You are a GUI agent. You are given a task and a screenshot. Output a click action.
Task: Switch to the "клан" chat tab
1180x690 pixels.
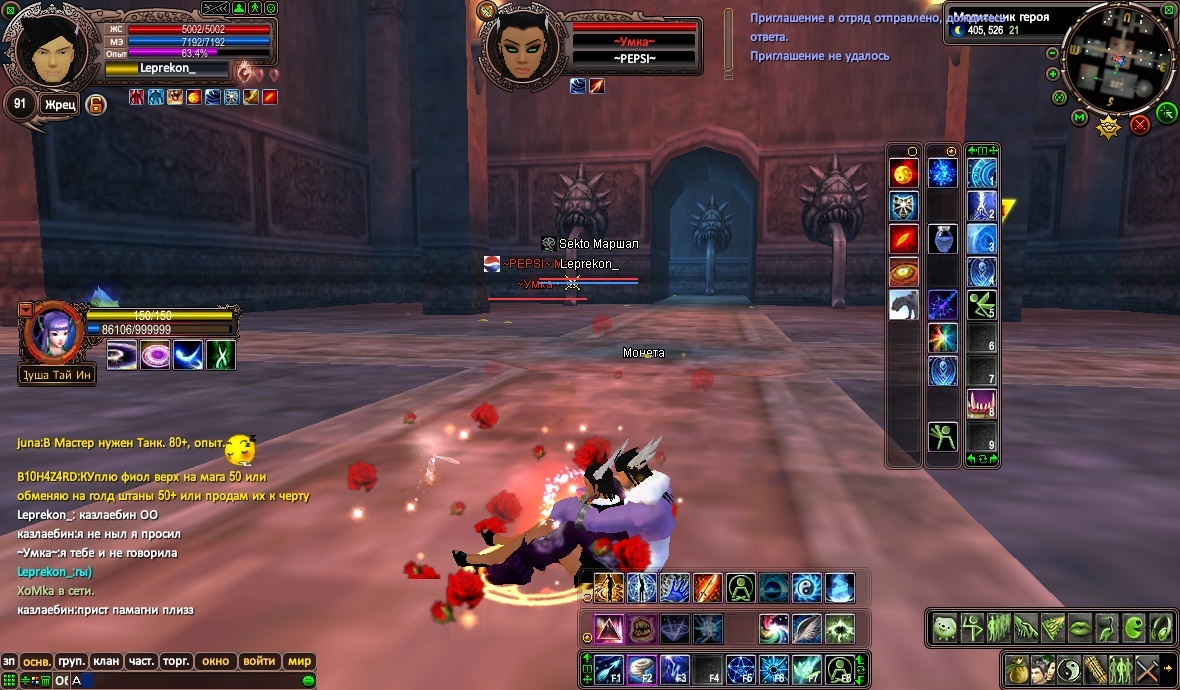[x=105, y=661]
